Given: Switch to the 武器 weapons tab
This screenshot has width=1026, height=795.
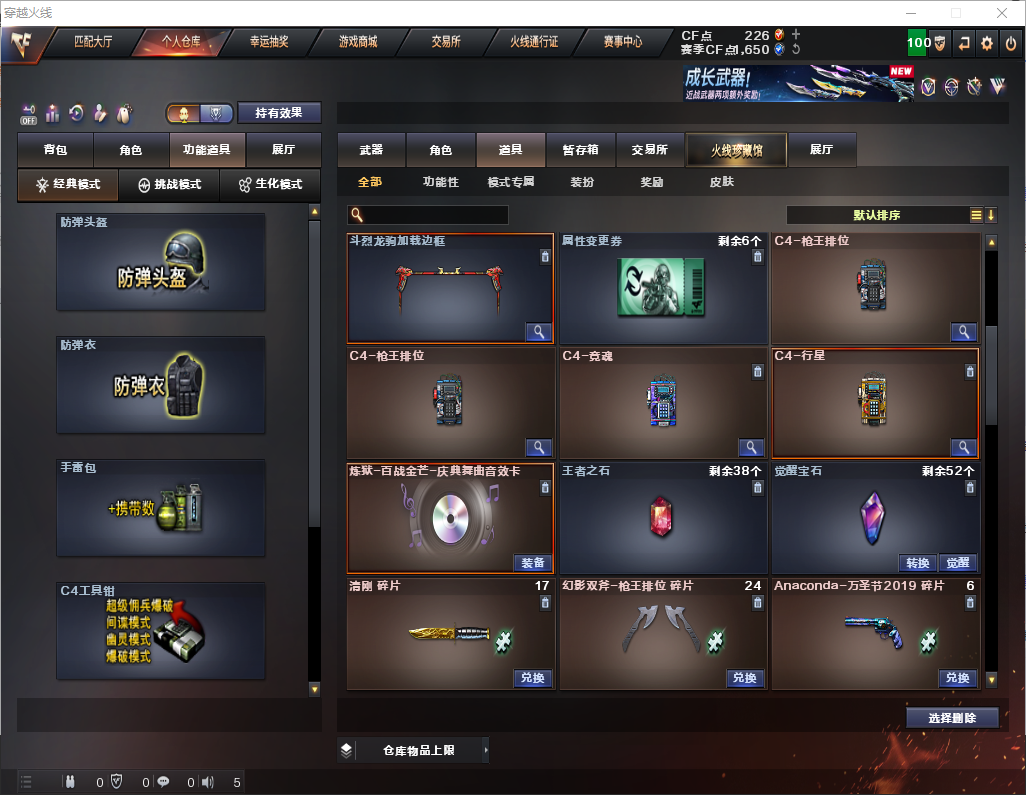Looking at the screenshot, I should (371, 150).
